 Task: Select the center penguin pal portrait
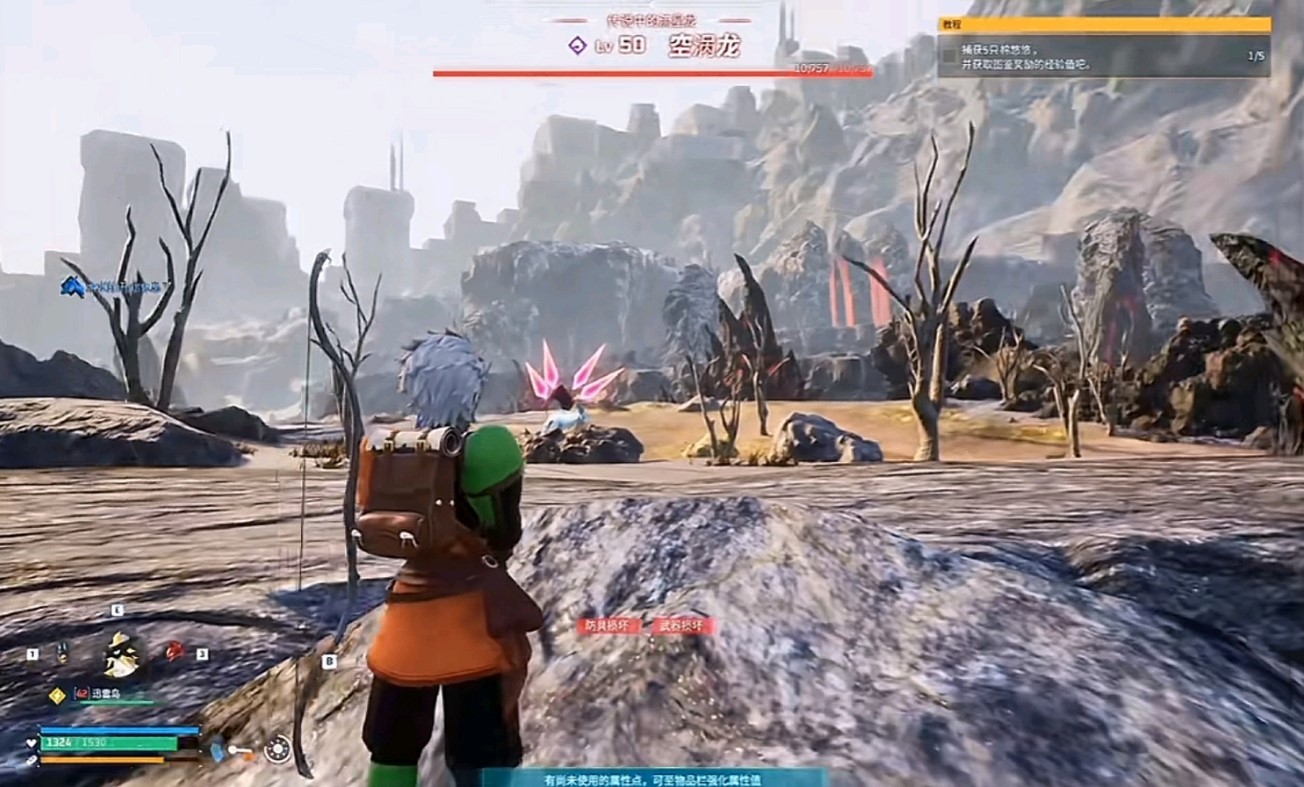121,654
